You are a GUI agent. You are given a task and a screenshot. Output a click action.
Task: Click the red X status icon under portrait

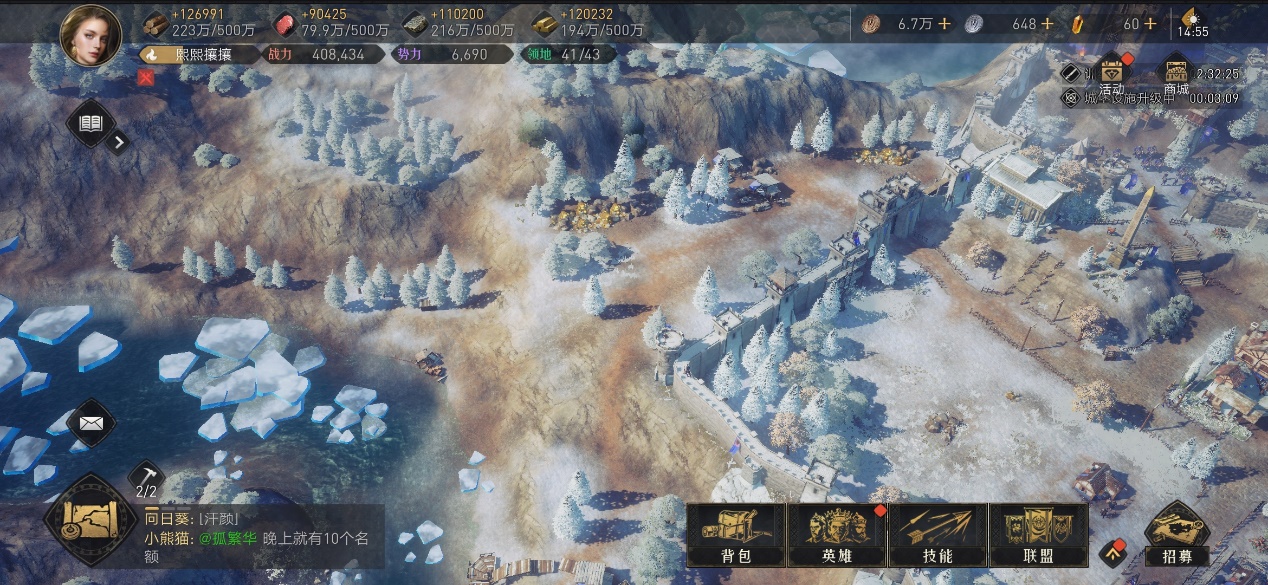coord(146,77)
